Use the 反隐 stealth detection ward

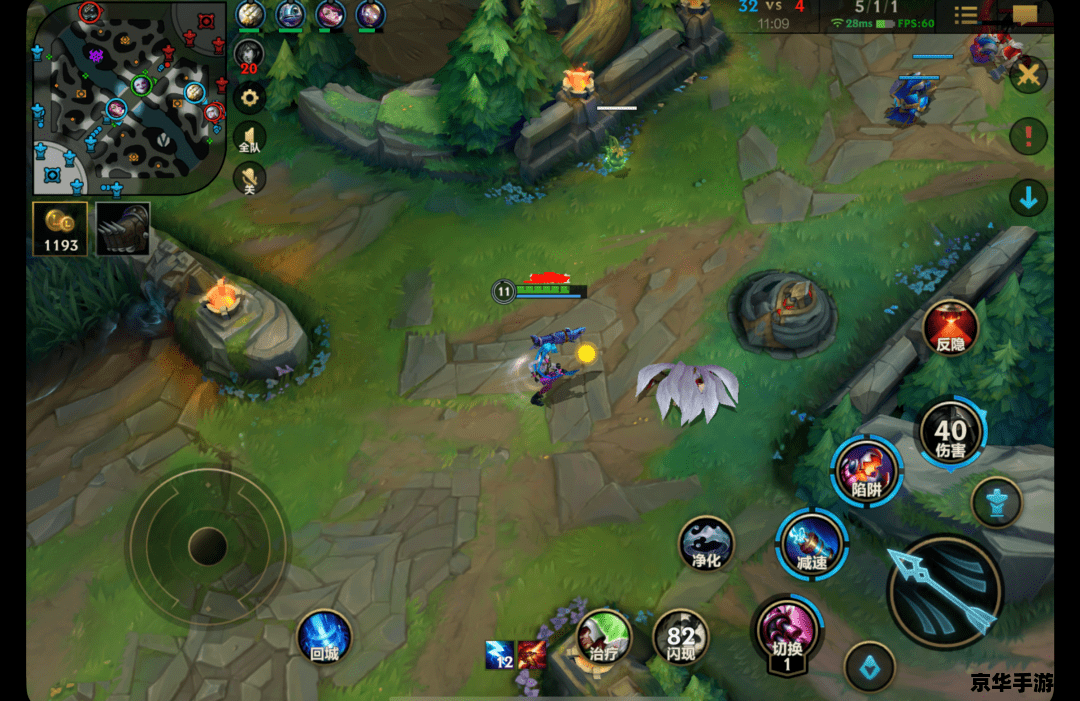click(950, 327)
